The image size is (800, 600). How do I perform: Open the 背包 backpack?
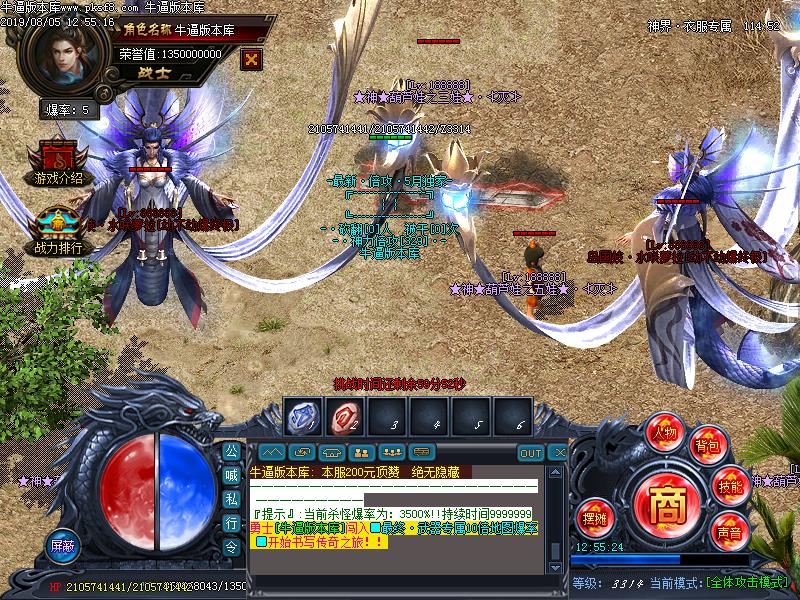click(709, 445)
